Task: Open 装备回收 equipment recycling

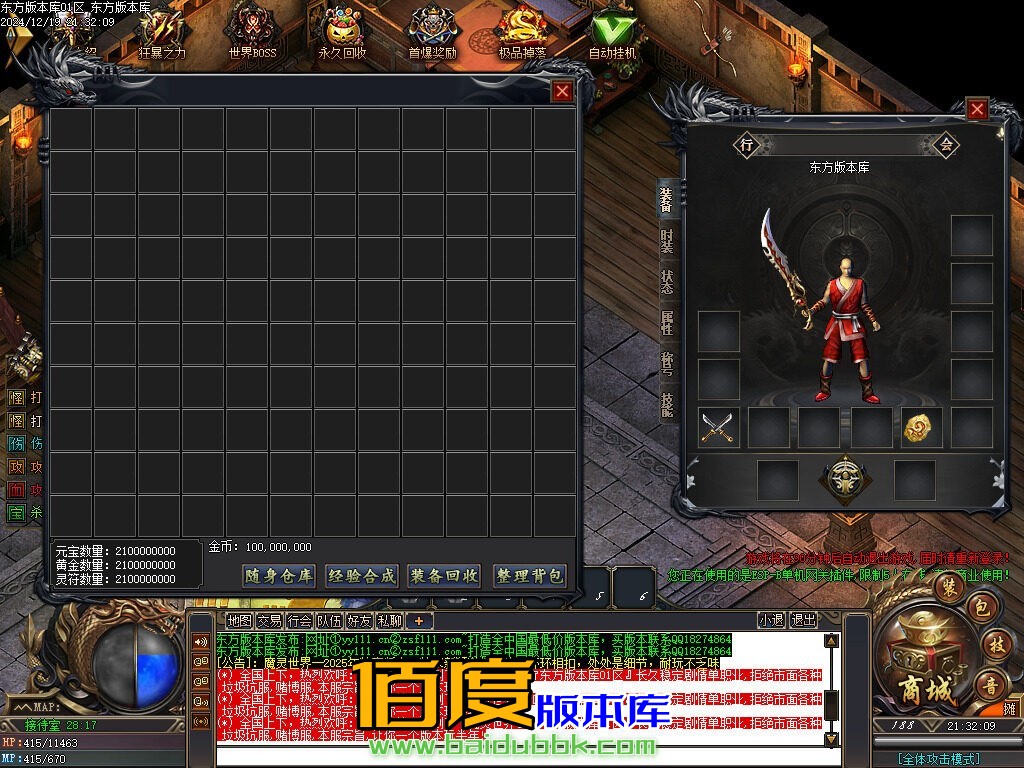Action: pyautogui.click(x=445, y=576)
